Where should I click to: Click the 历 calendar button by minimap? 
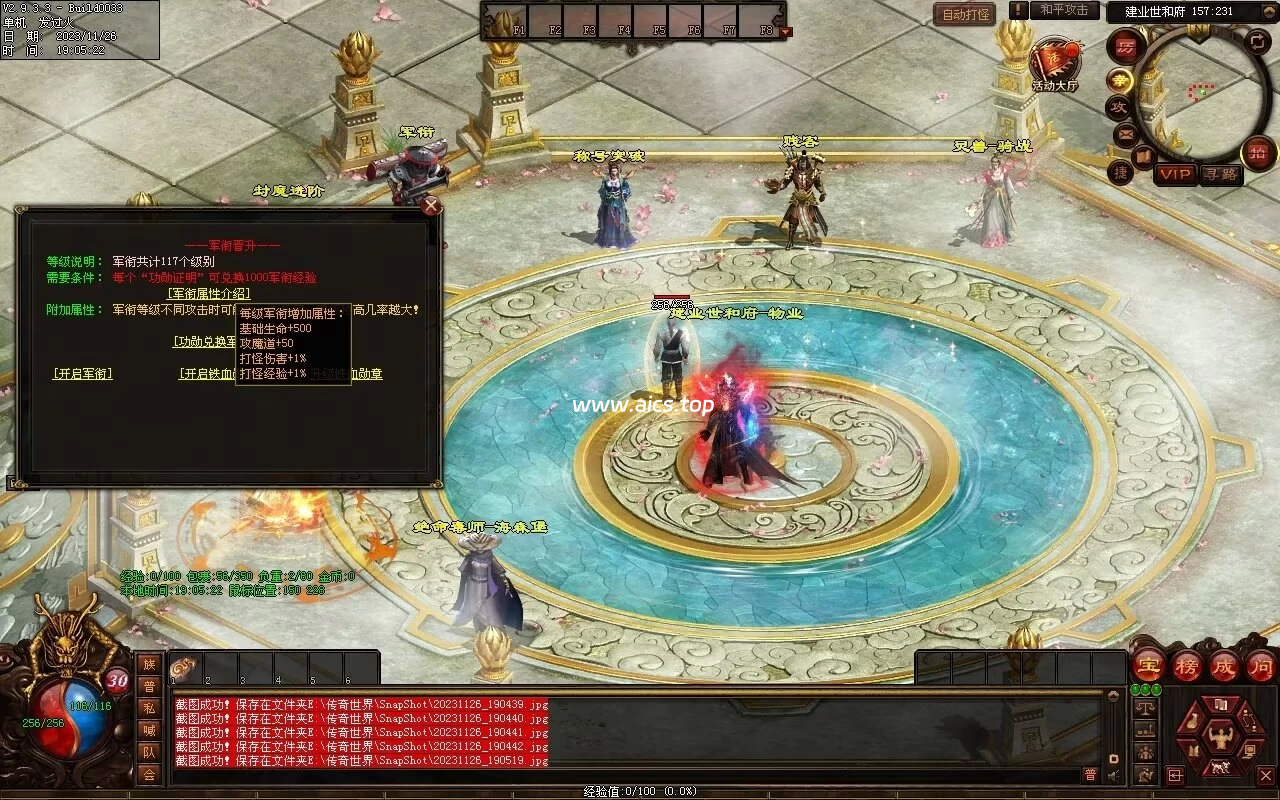(x=1126, y=46)
